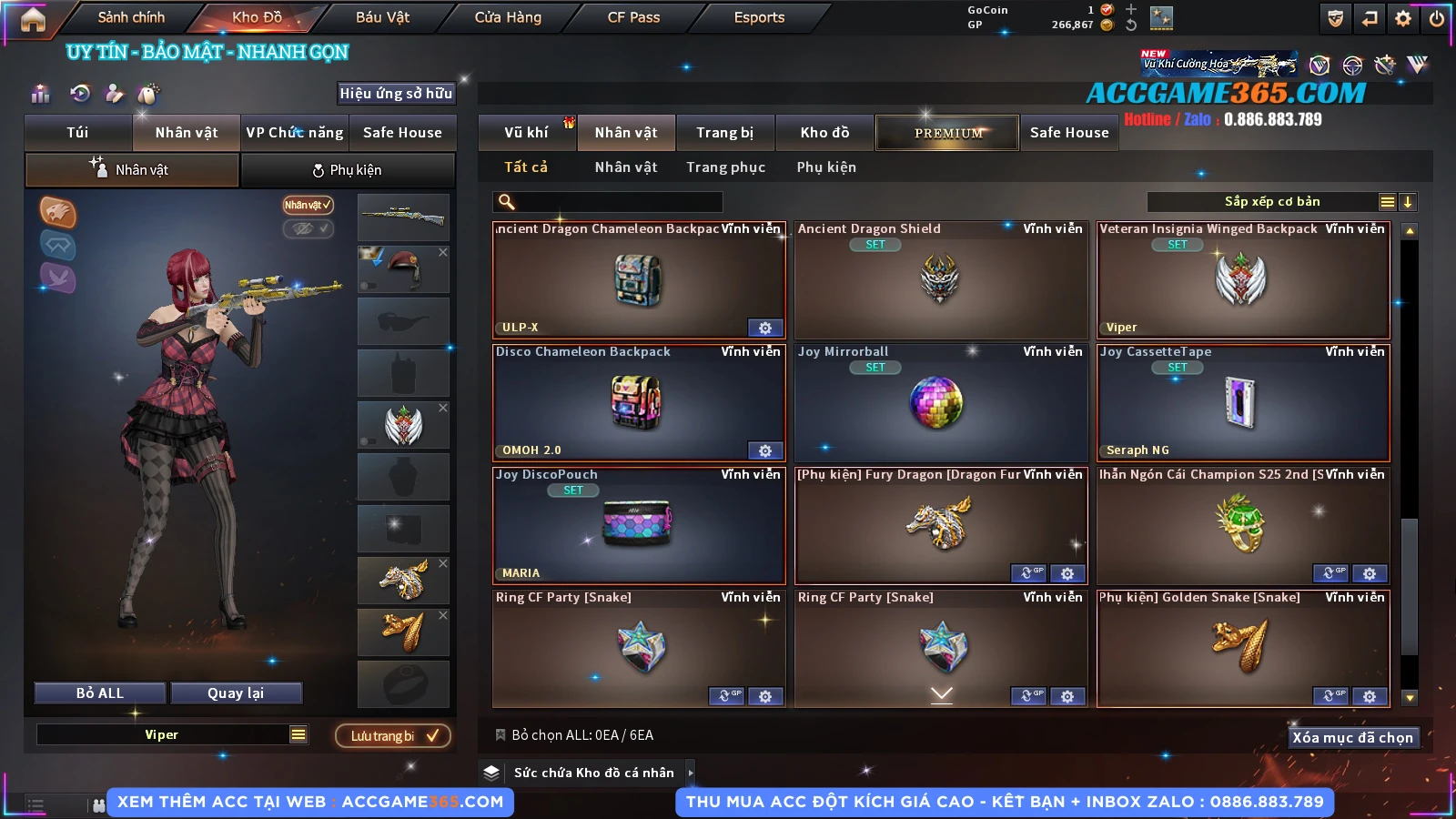Go to Cửa Hàng shop
Viewport: 1456px width, 819px height.
click(508, 17)
